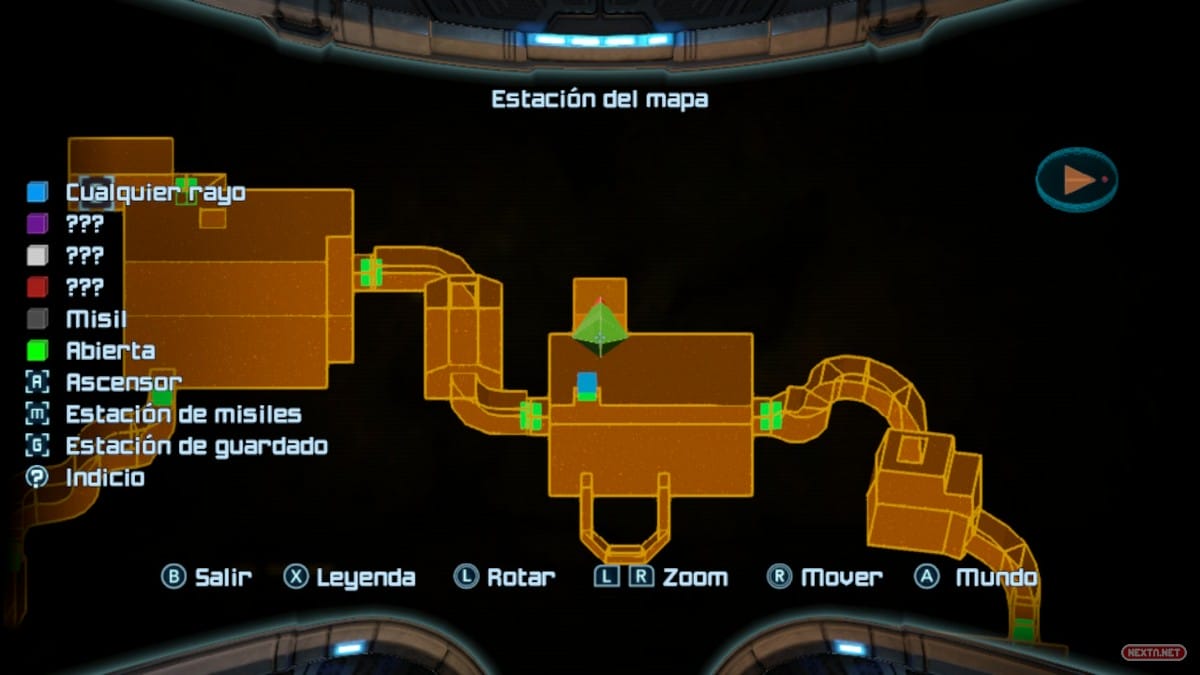This screenshot has width=1200, height=675.
Task: Click the orange compass orientation indicator
Action: (1077, 180)
